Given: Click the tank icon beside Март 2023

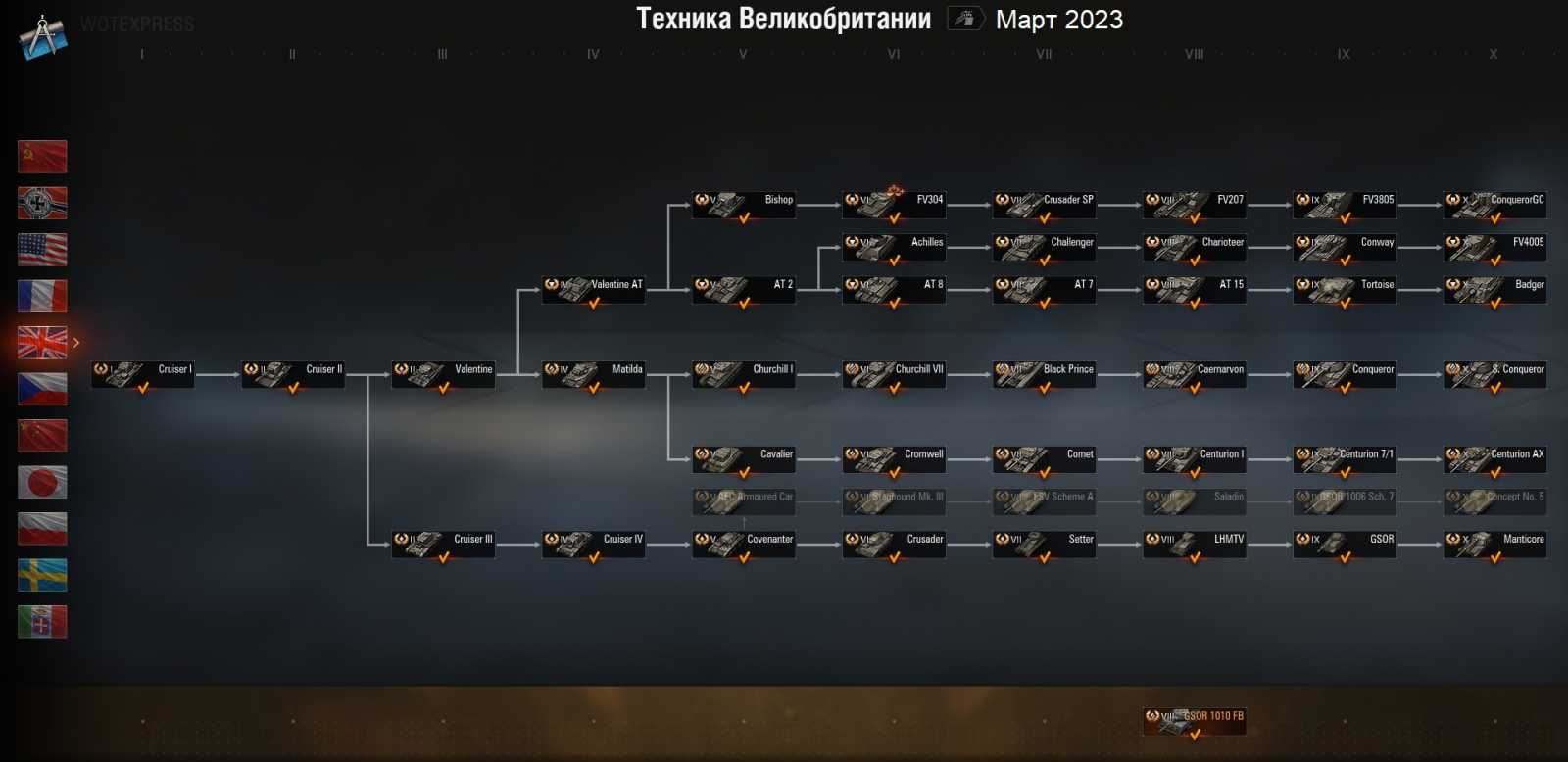Looking at the screenshot, I should pos(963,19).
